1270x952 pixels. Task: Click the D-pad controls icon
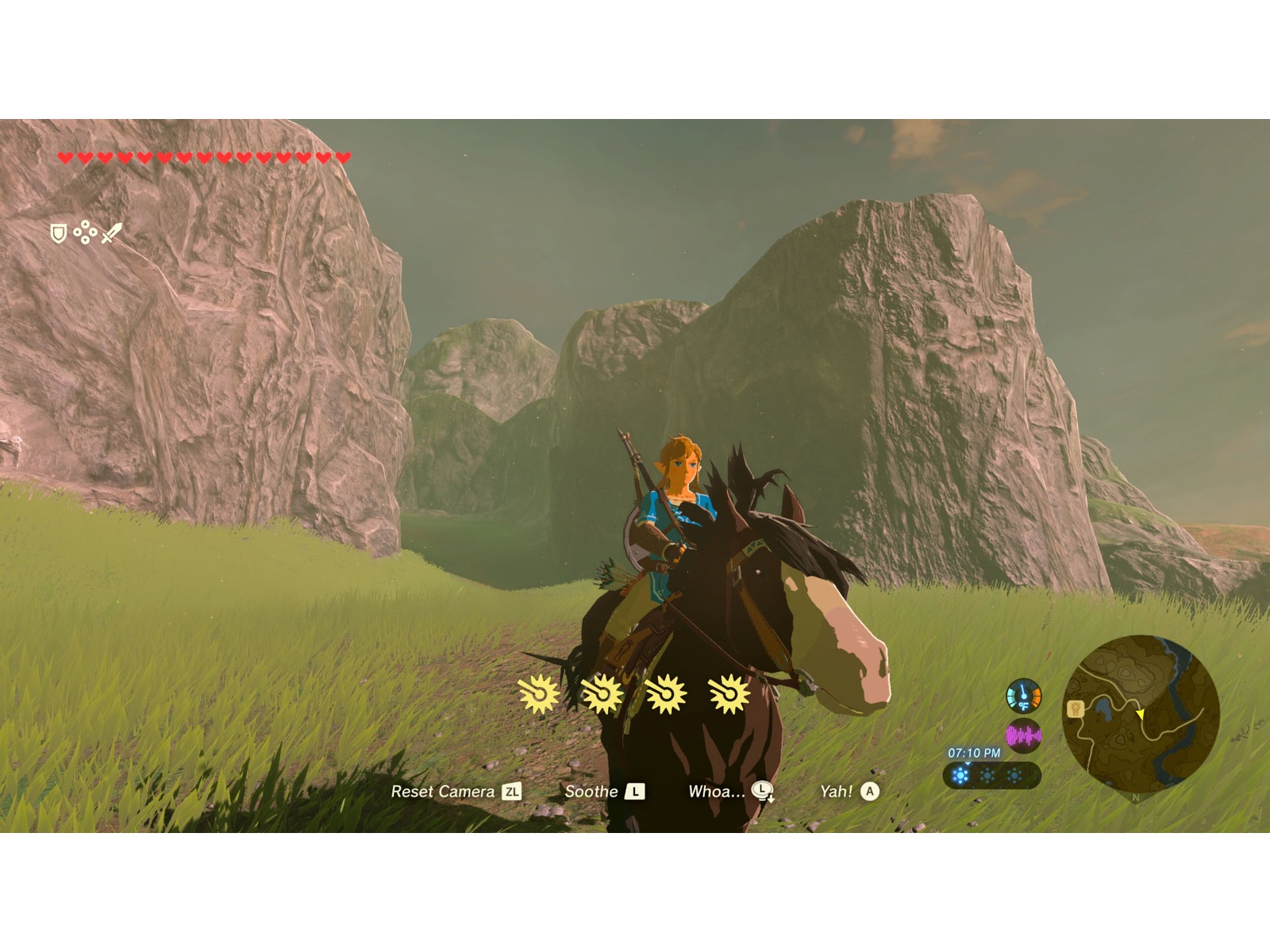pos(85,232)
